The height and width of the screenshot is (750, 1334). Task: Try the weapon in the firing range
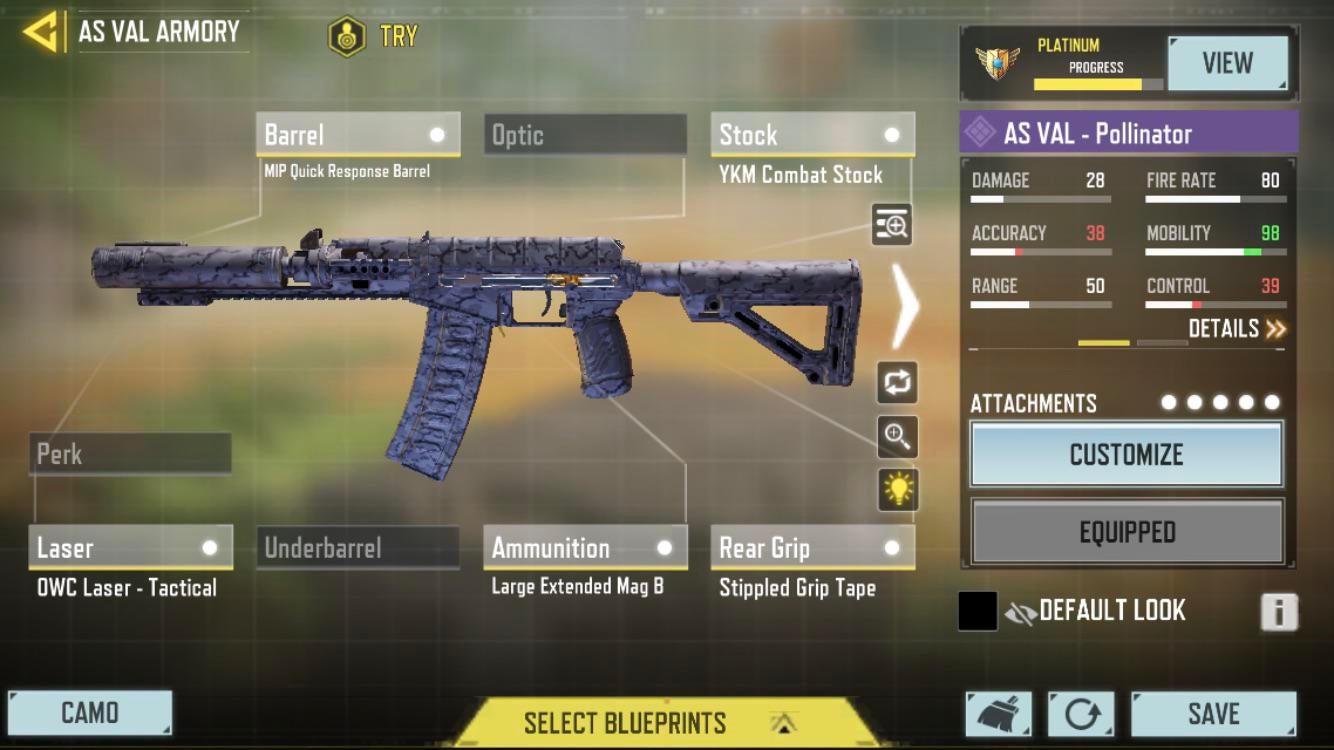(374, 37)
